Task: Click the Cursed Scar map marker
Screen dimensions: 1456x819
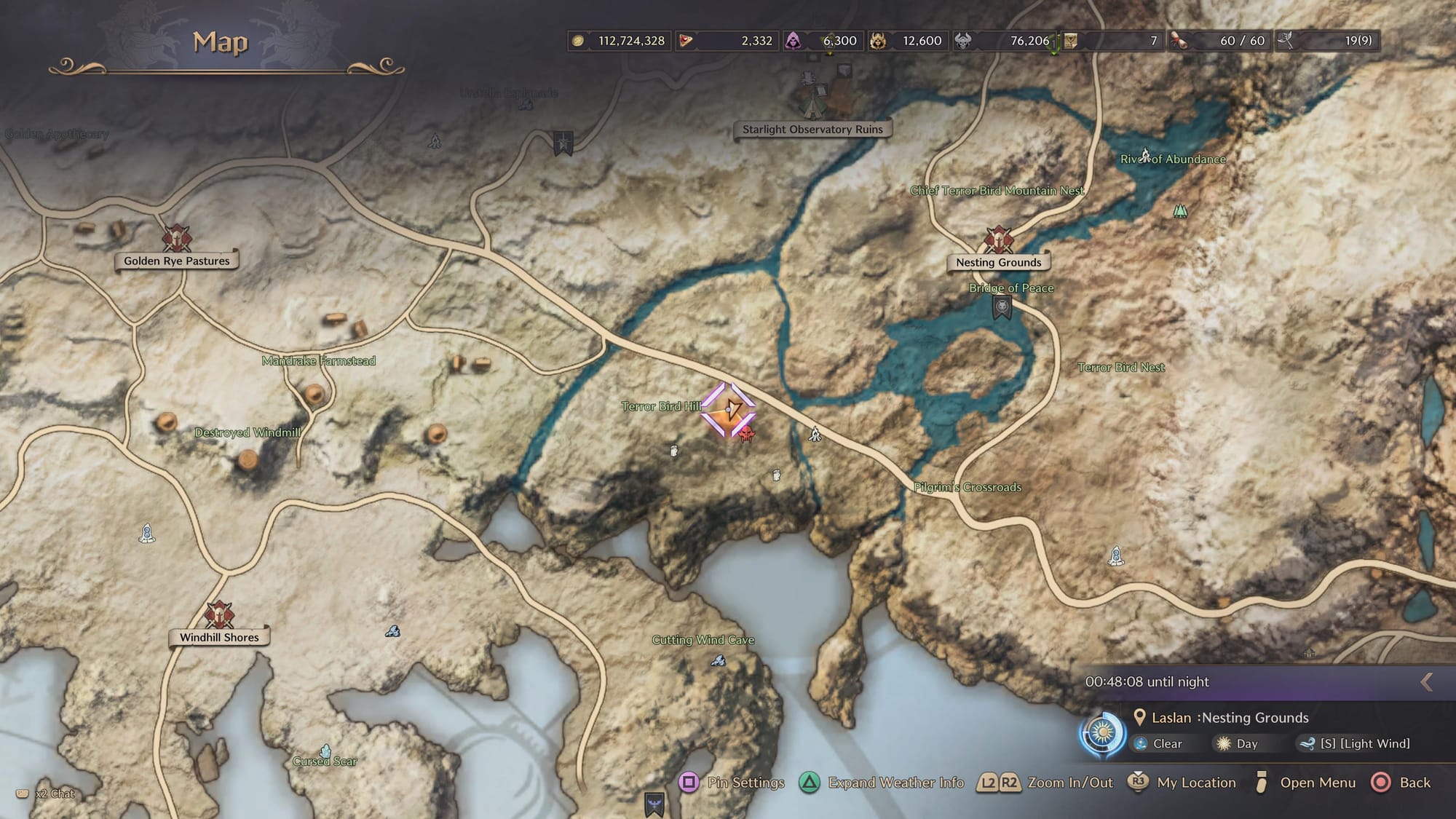Action: coord(325,751)
